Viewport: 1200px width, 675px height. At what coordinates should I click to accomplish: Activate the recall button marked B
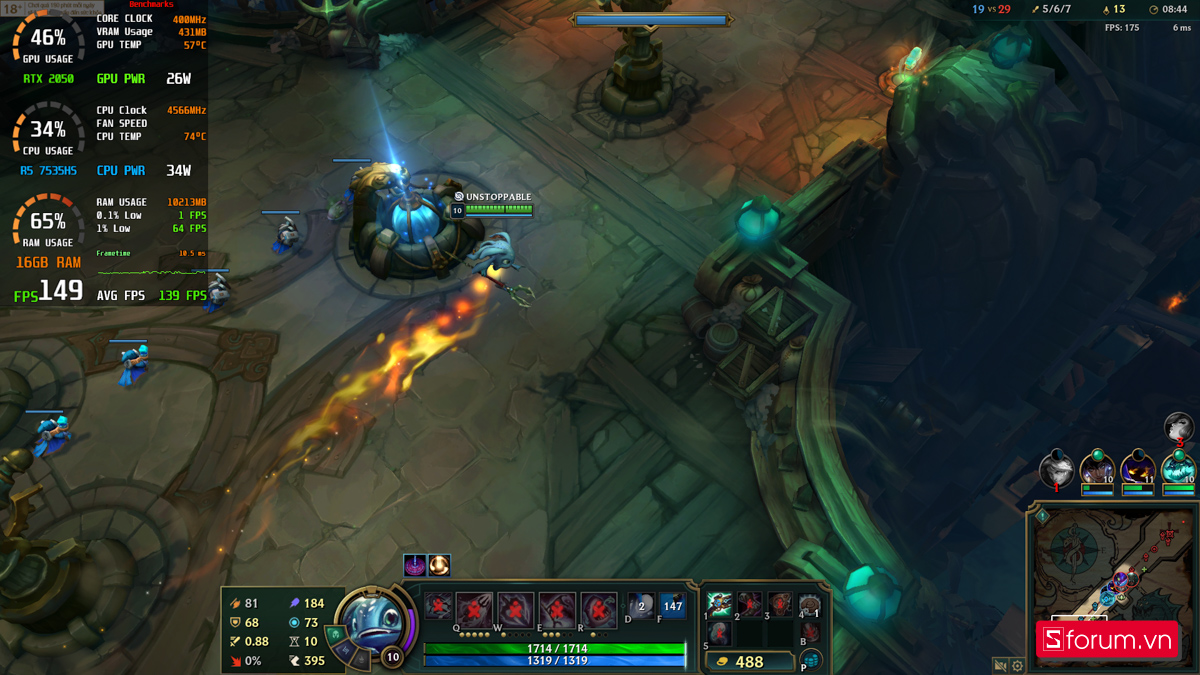[811, 633]
